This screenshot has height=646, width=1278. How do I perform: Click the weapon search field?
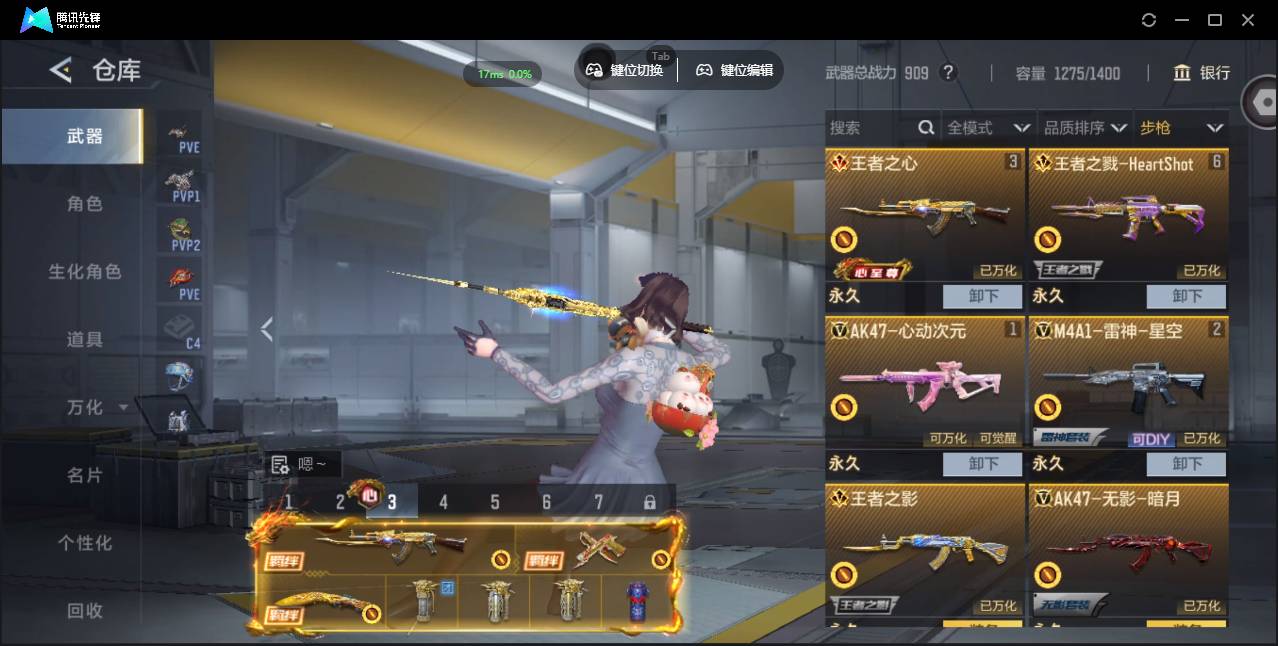click(872, 128)
